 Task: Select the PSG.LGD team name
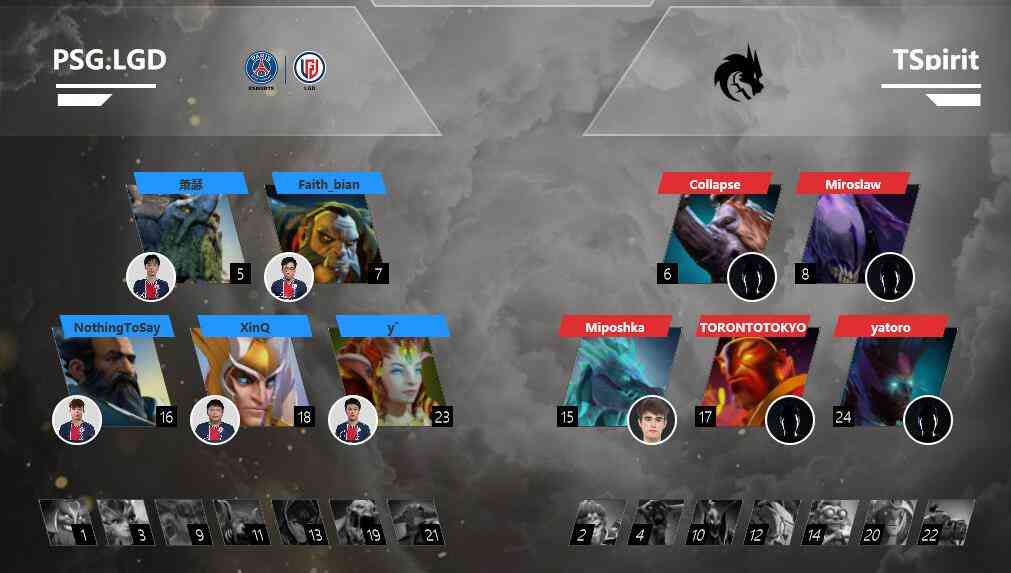(109, 60)
